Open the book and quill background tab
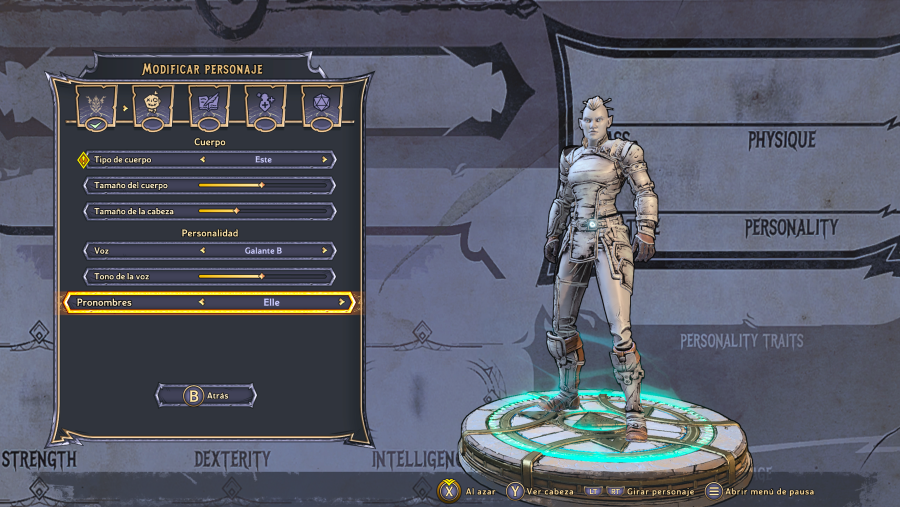Image resolution: width=900 pixels, height=507 pixels. [209, 106]
